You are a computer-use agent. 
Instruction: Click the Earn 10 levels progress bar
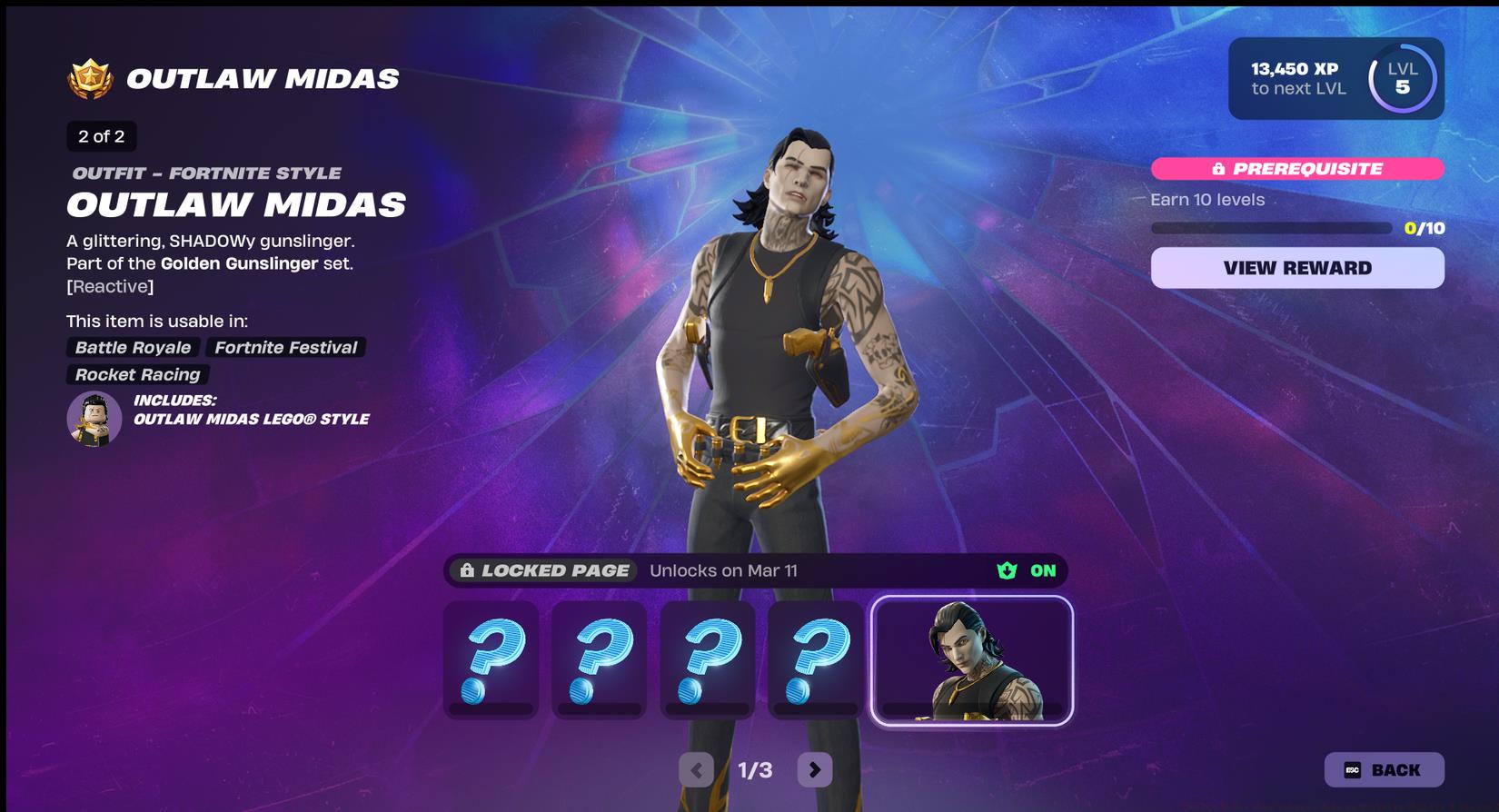[x=1272, y=227]
